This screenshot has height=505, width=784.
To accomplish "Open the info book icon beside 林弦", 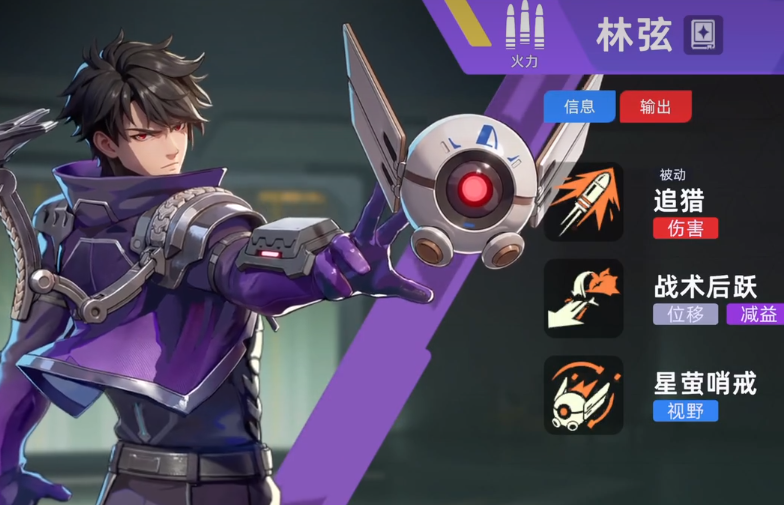I will 703,35.
